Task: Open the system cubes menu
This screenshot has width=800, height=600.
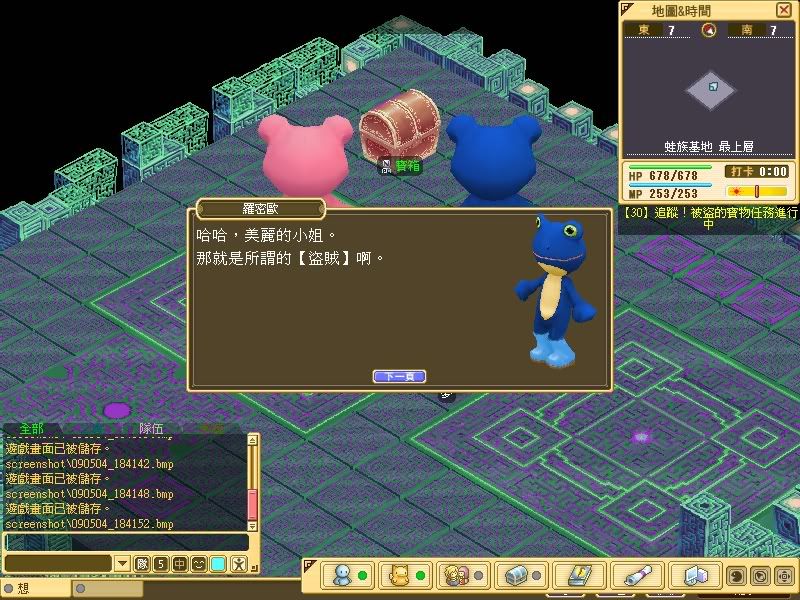Action: pos(696,575)
